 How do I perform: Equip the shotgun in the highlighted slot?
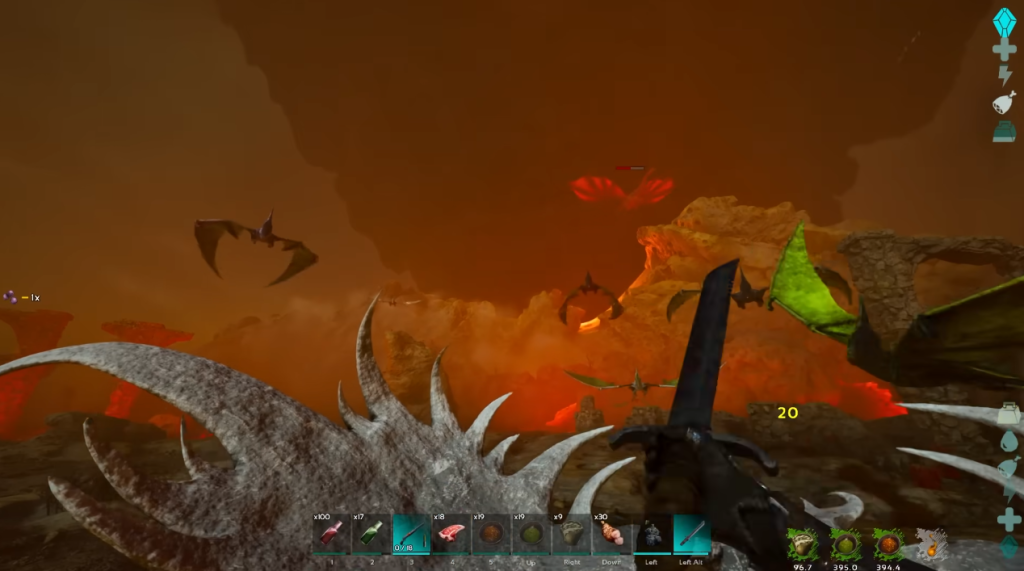tap(411, 533)
